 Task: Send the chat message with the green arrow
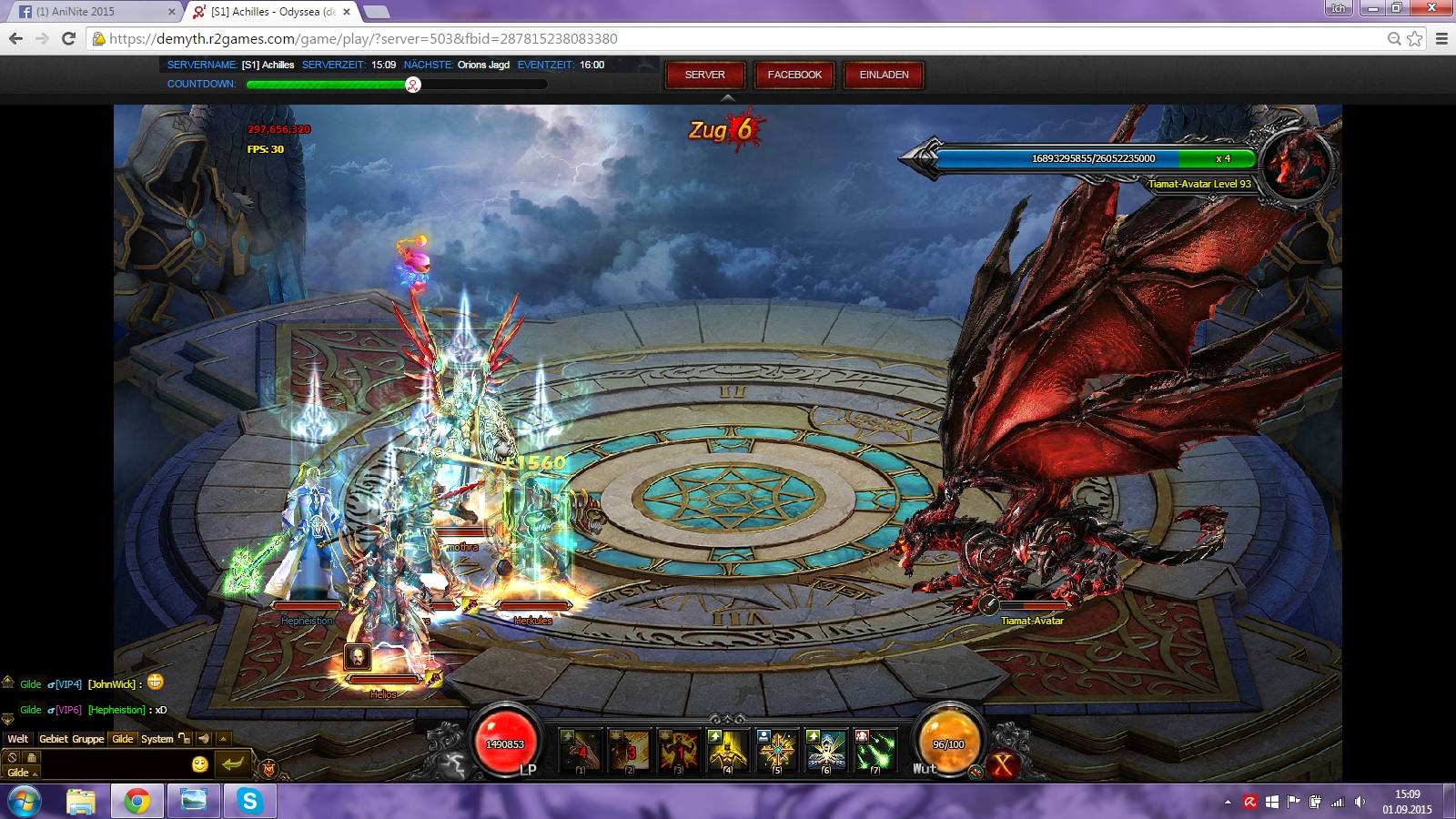pyautogui.click(x=233, y=763)
